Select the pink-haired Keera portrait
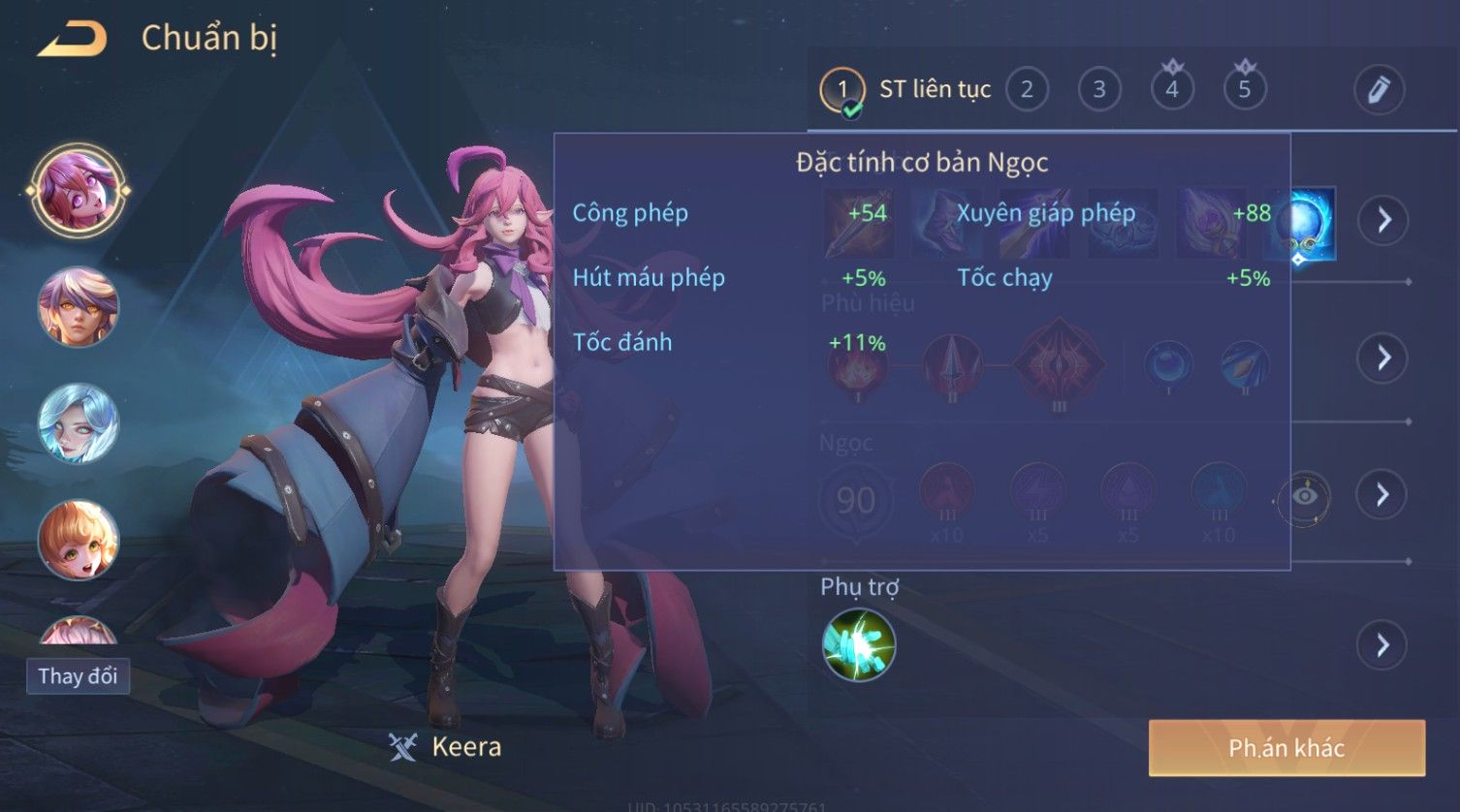 [78, 190]
